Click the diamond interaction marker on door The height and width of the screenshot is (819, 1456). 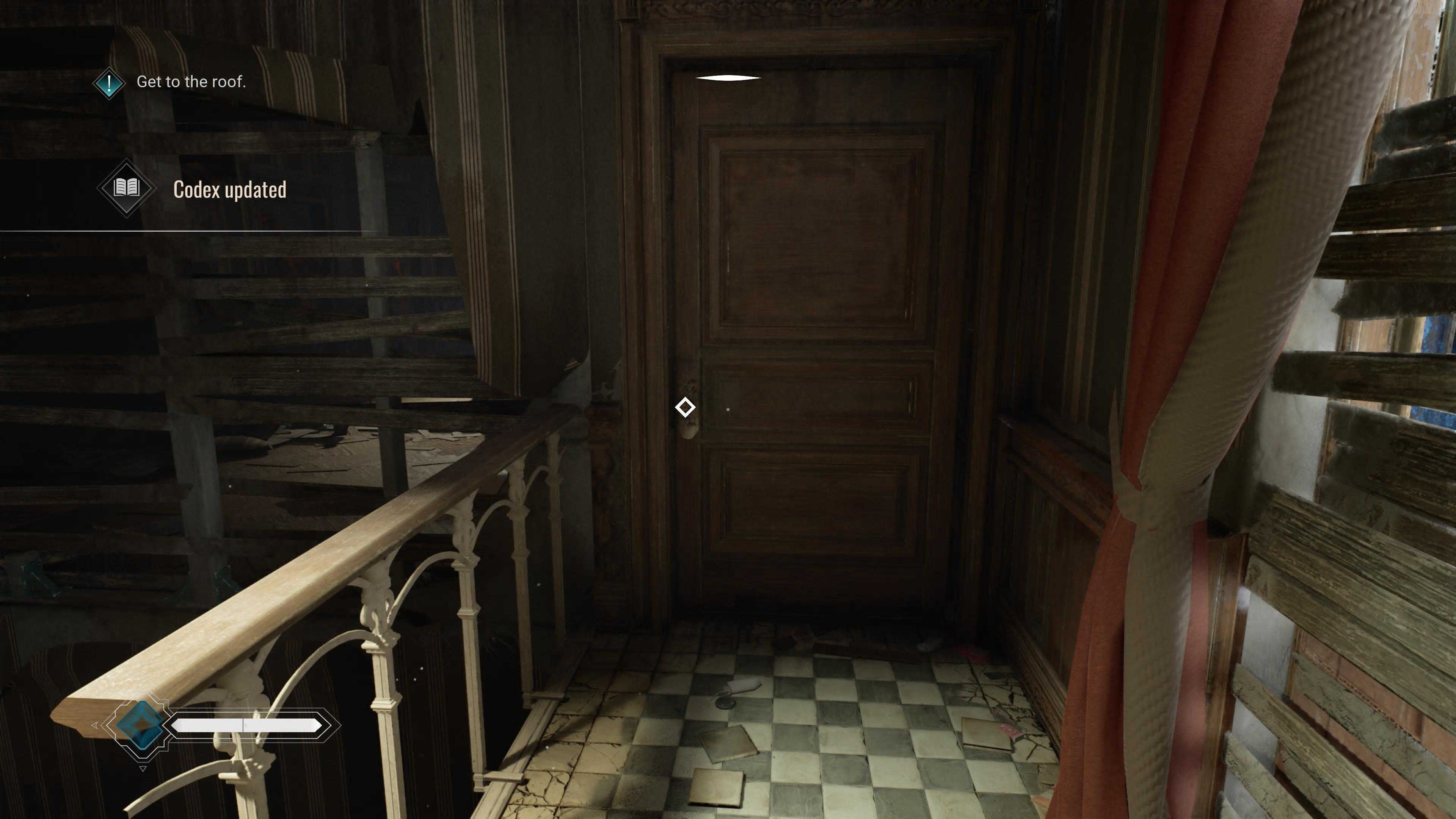(685, 407)
